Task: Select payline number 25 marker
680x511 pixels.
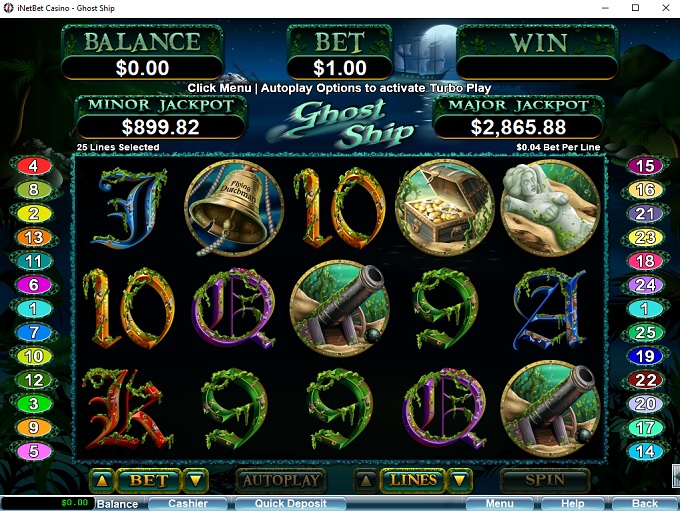Action: pyautogui.click(x=646, y=332)
